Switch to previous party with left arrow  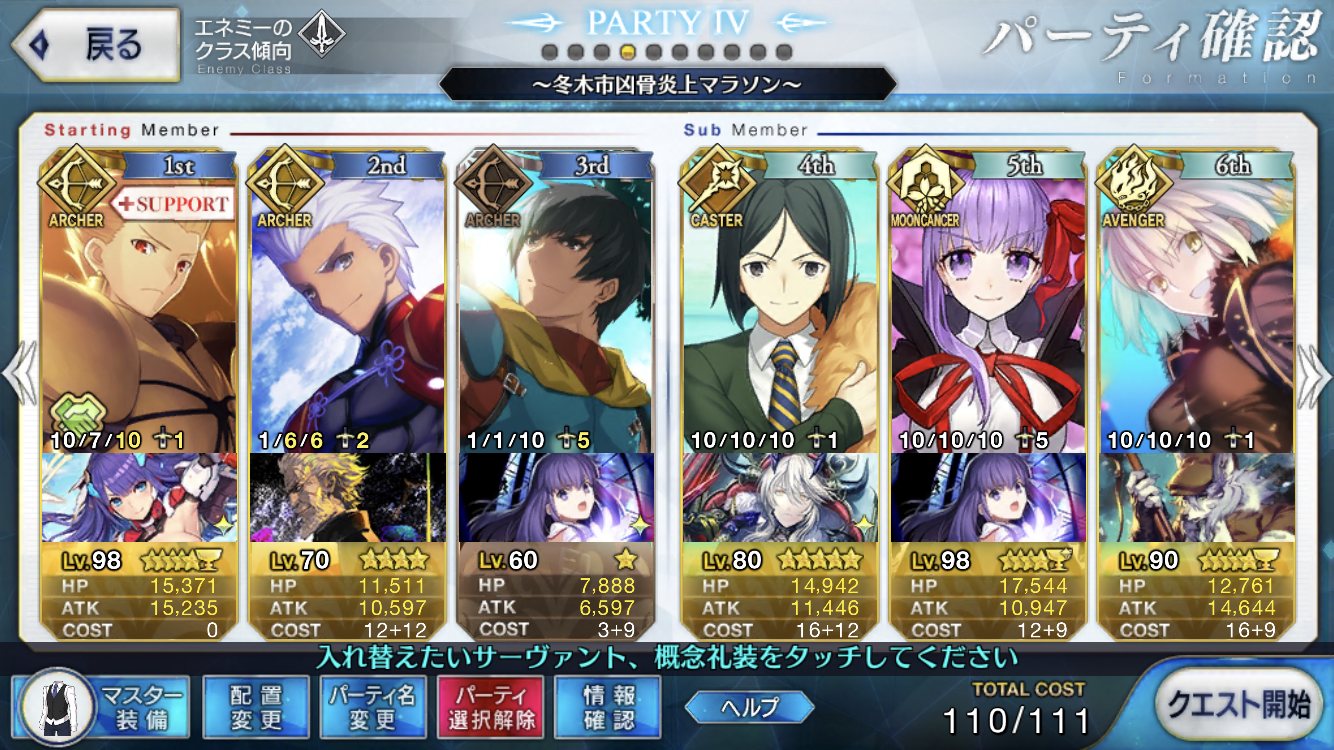[x=18, y=375]
